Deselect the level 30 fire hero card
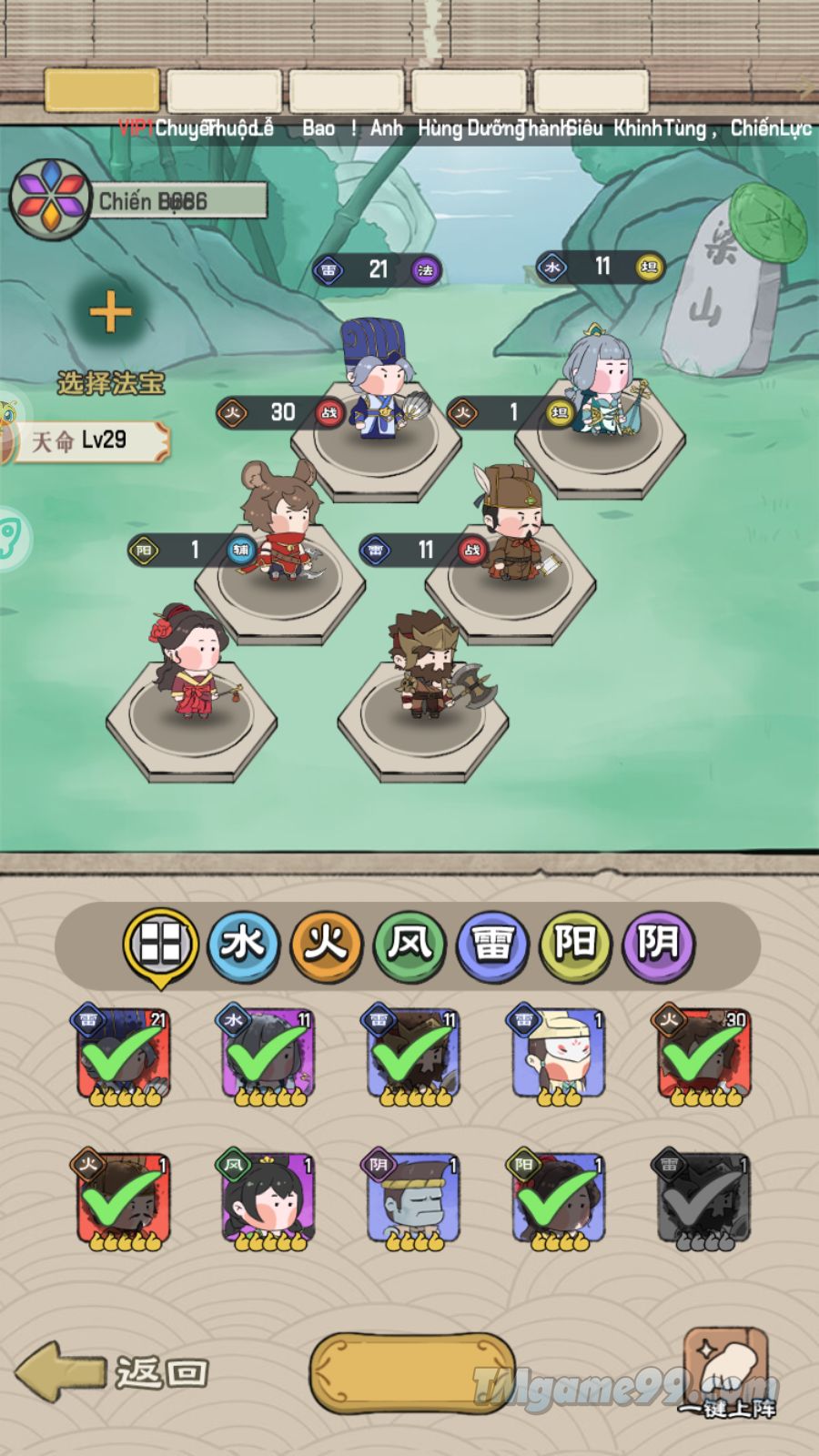This screenshot has height=1456, width=819. click(x=703, y=1056)
